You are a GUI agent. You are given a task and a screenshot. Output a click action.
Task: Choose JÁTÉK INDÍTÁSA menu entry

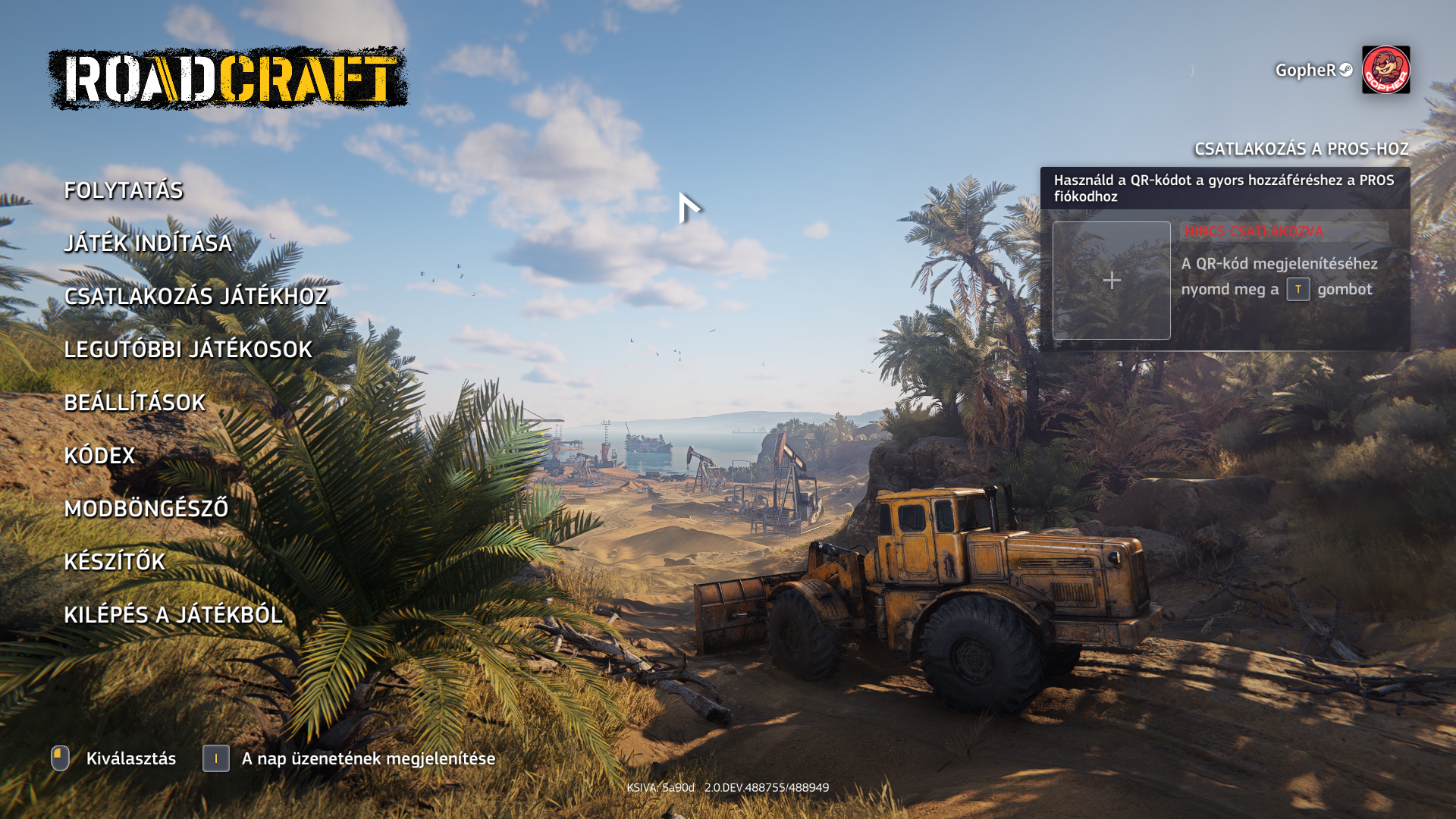(x=148, y=243)
